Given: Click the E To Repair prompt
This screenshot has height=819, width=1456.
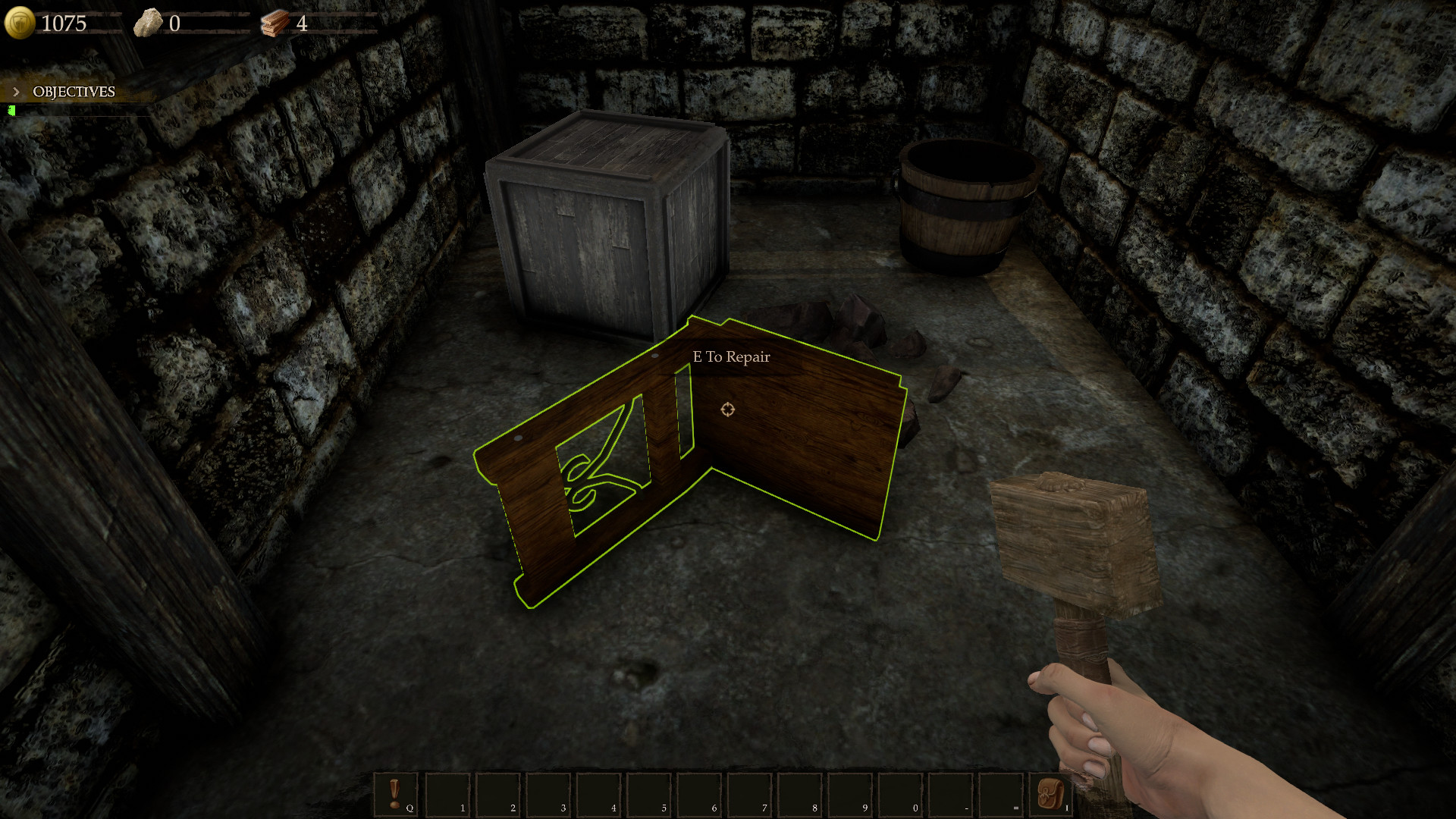Looking at the screenshot, I should 731,356.
